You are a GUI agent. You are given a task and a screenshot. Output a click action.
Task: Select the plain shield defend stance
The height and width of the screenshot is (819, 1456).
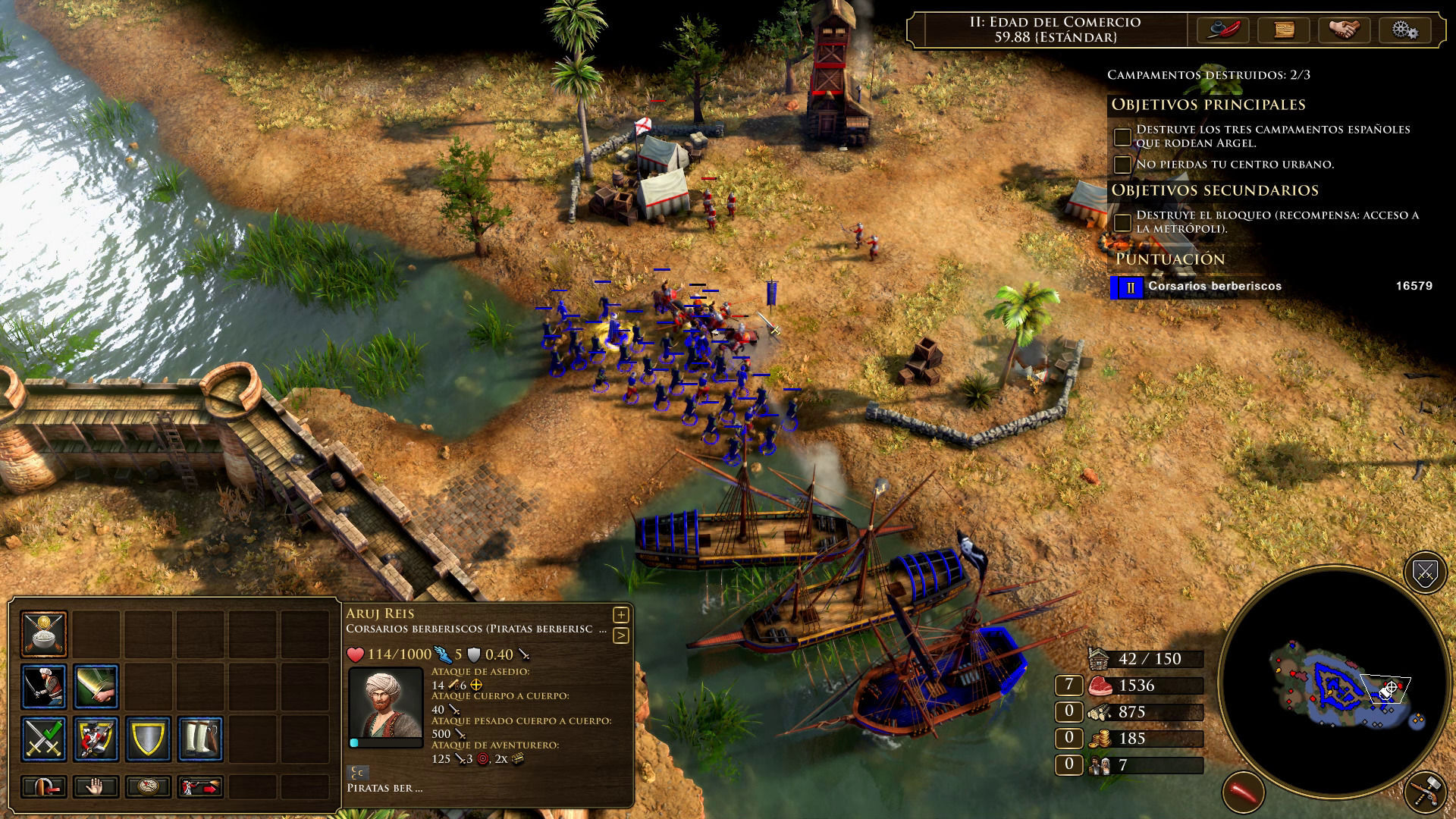pyautogui.click(x=149, y=739)
